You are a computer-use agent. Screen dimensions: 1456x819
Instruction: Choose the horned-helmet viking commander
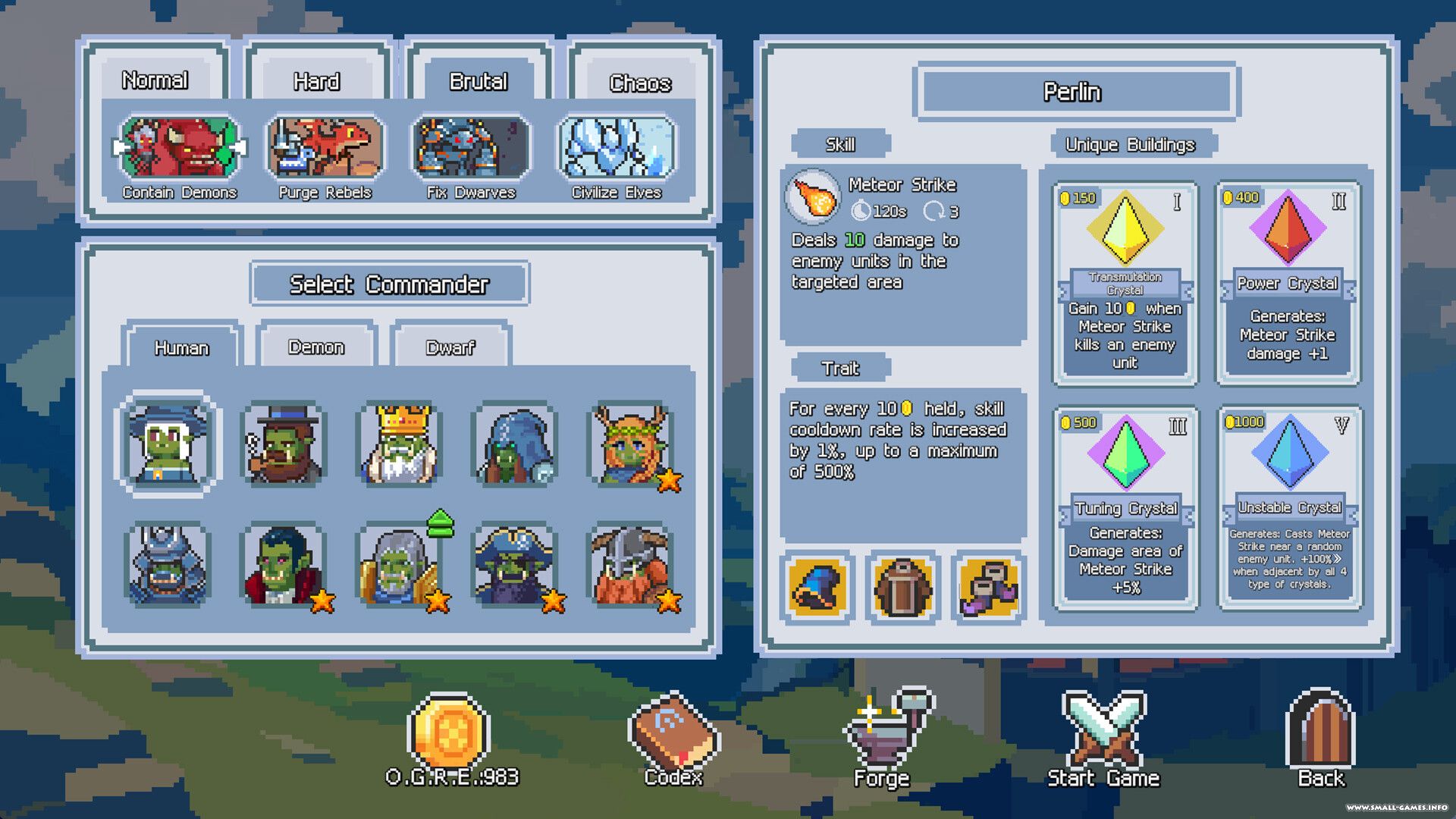632,565
